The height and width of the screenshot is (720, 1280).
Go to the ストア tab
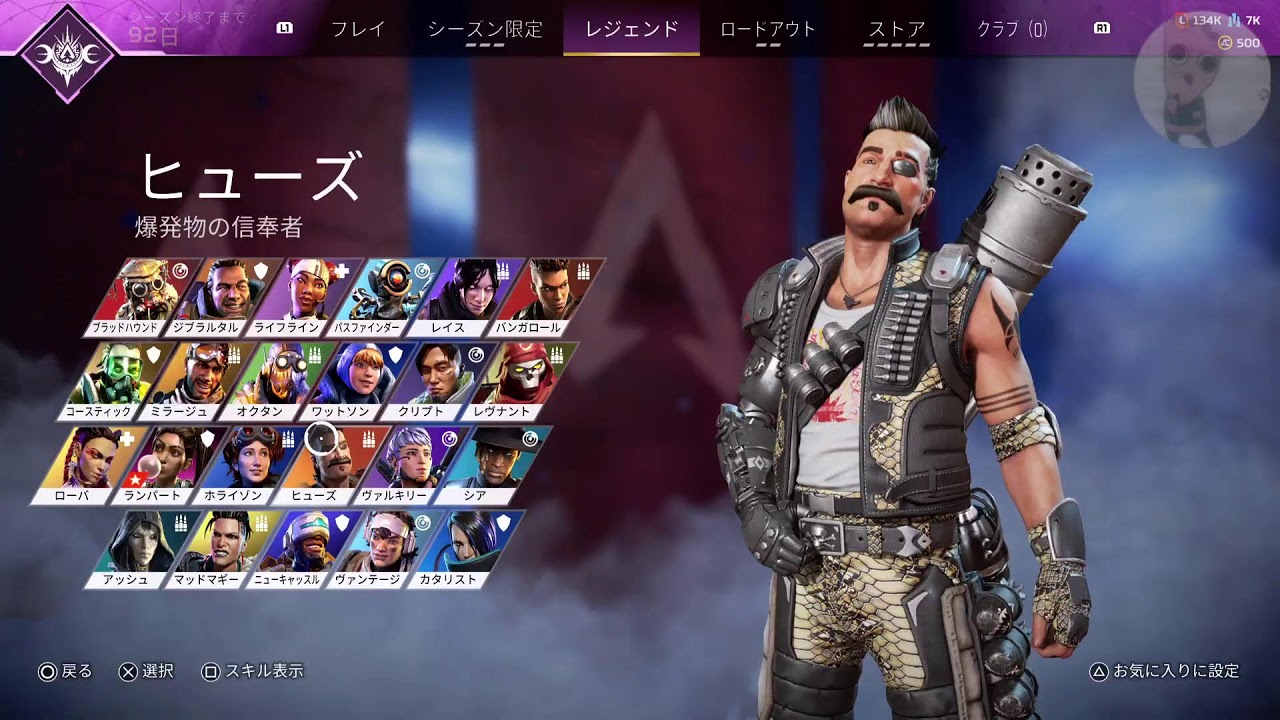pyautogui.click(x=897, y=29)
